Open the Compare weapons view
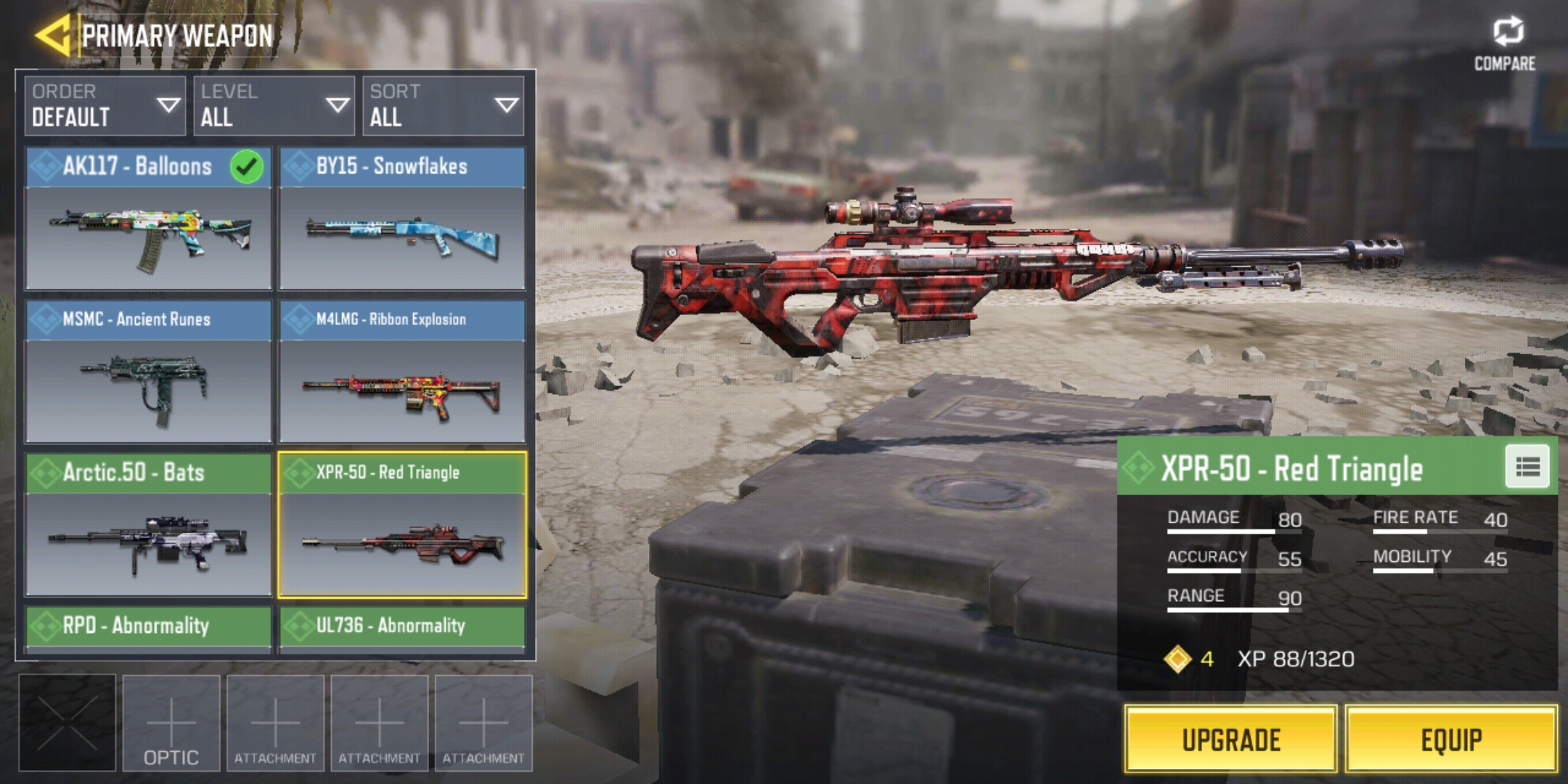This screenshot has width=1568, height=784. pyautogui.click(x=1505, y=44)
